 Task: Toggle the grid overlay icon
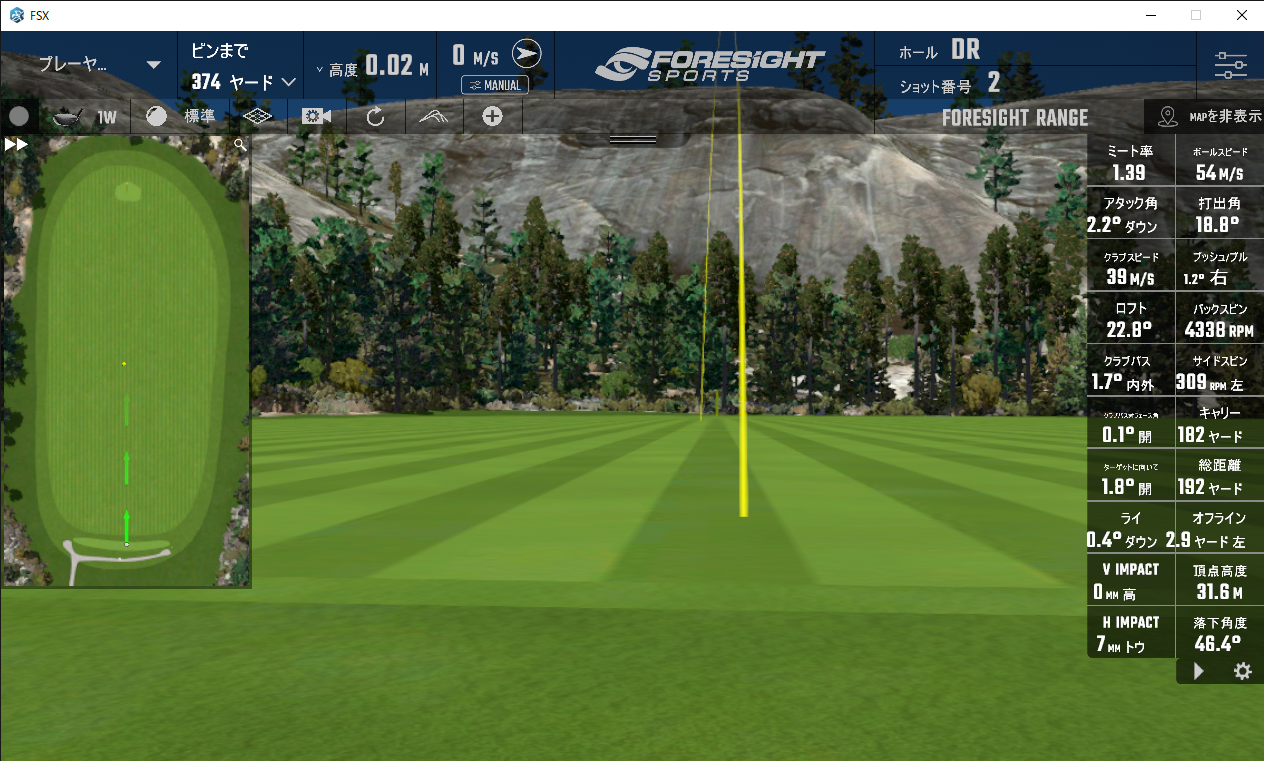[x=258, y=116]
